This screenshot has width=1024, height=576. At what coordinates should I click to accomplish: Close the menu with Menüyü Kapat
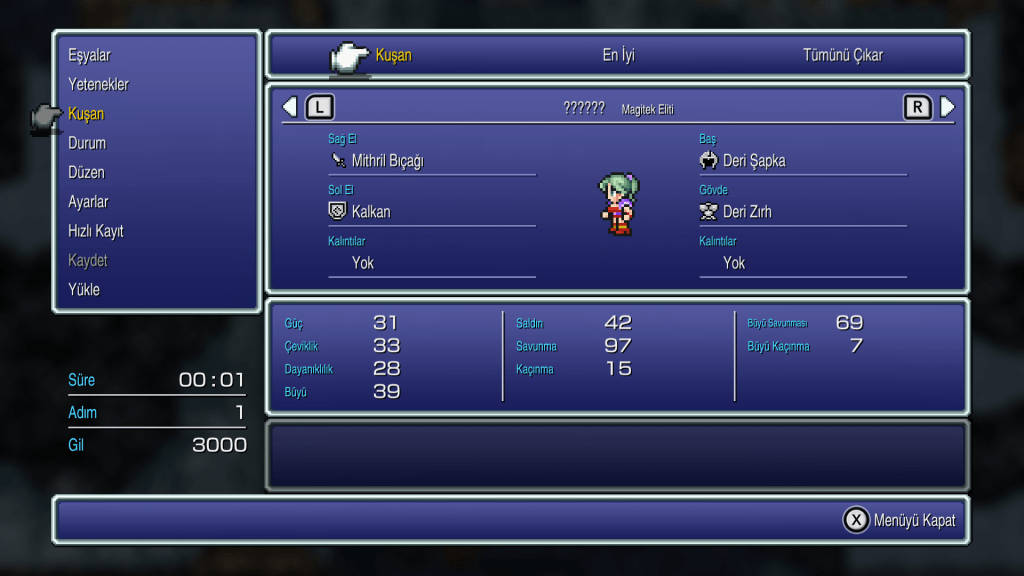[900, 520]
